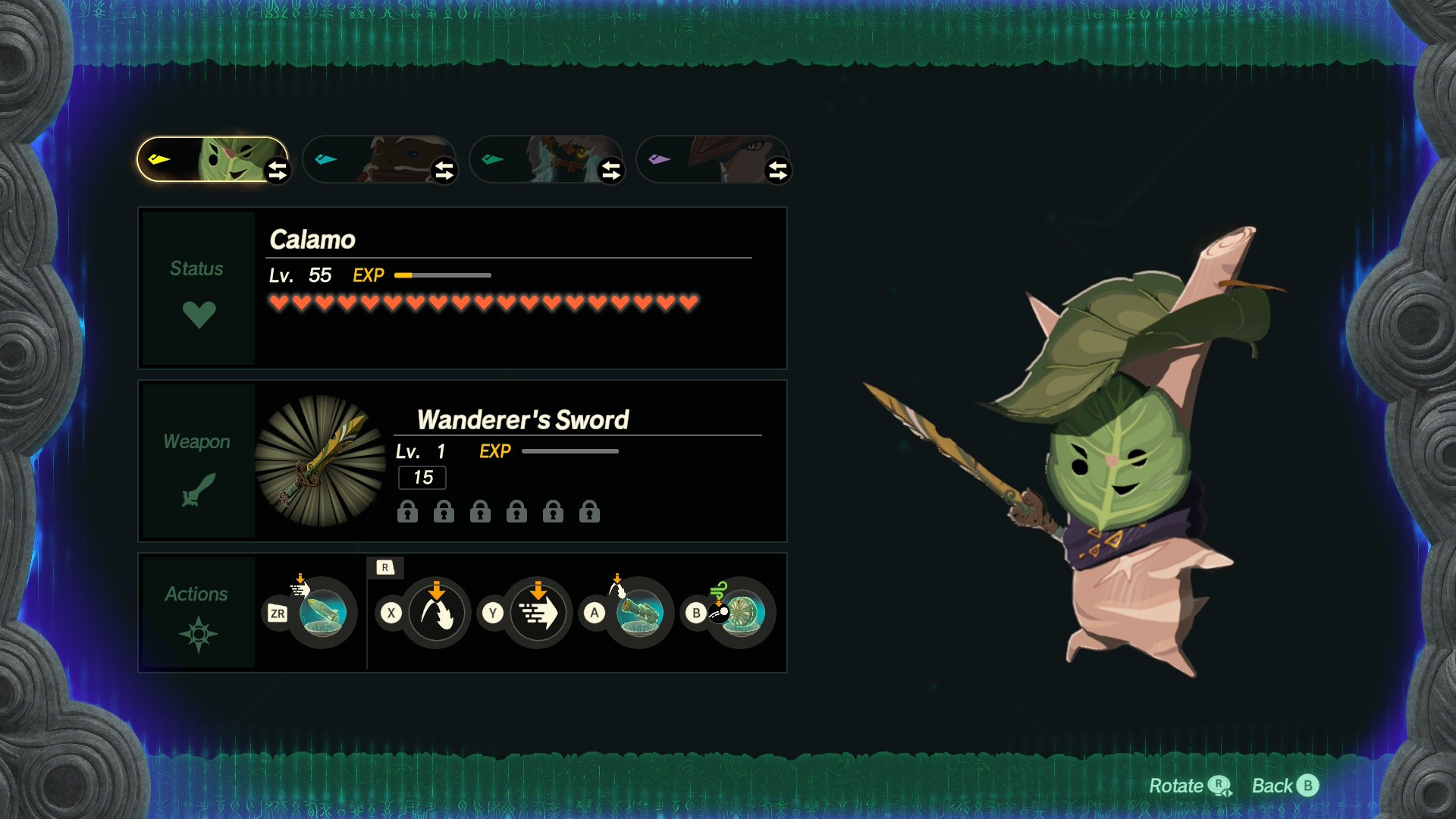Image resolution: width=1456 pixels, height=819 pixels.
Task: Select the Wanderer's Sword weapon icon
Action: 320,460
